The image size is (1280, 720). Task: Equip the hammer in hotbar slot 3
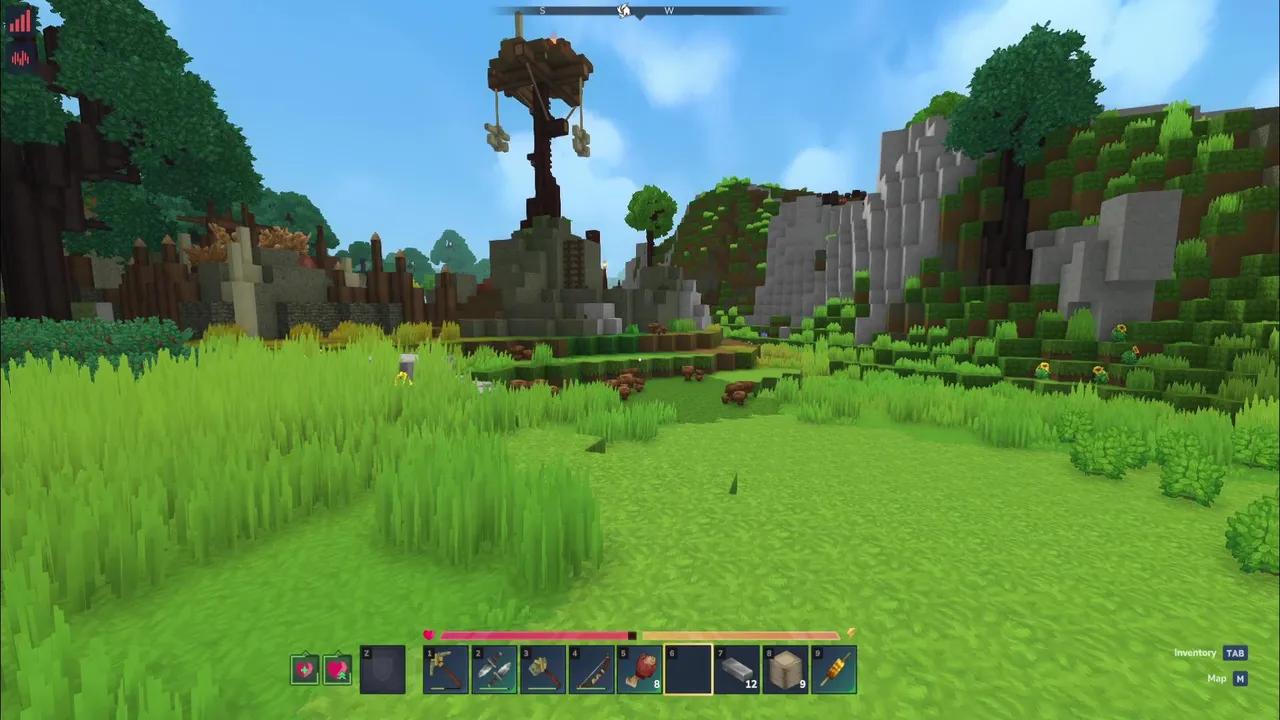click(542, 668)
